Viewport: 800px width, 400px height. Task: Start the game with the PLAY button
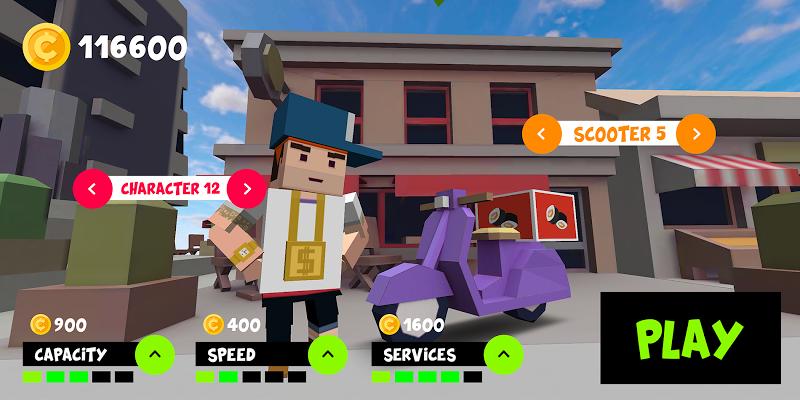(x=690, y=338)
